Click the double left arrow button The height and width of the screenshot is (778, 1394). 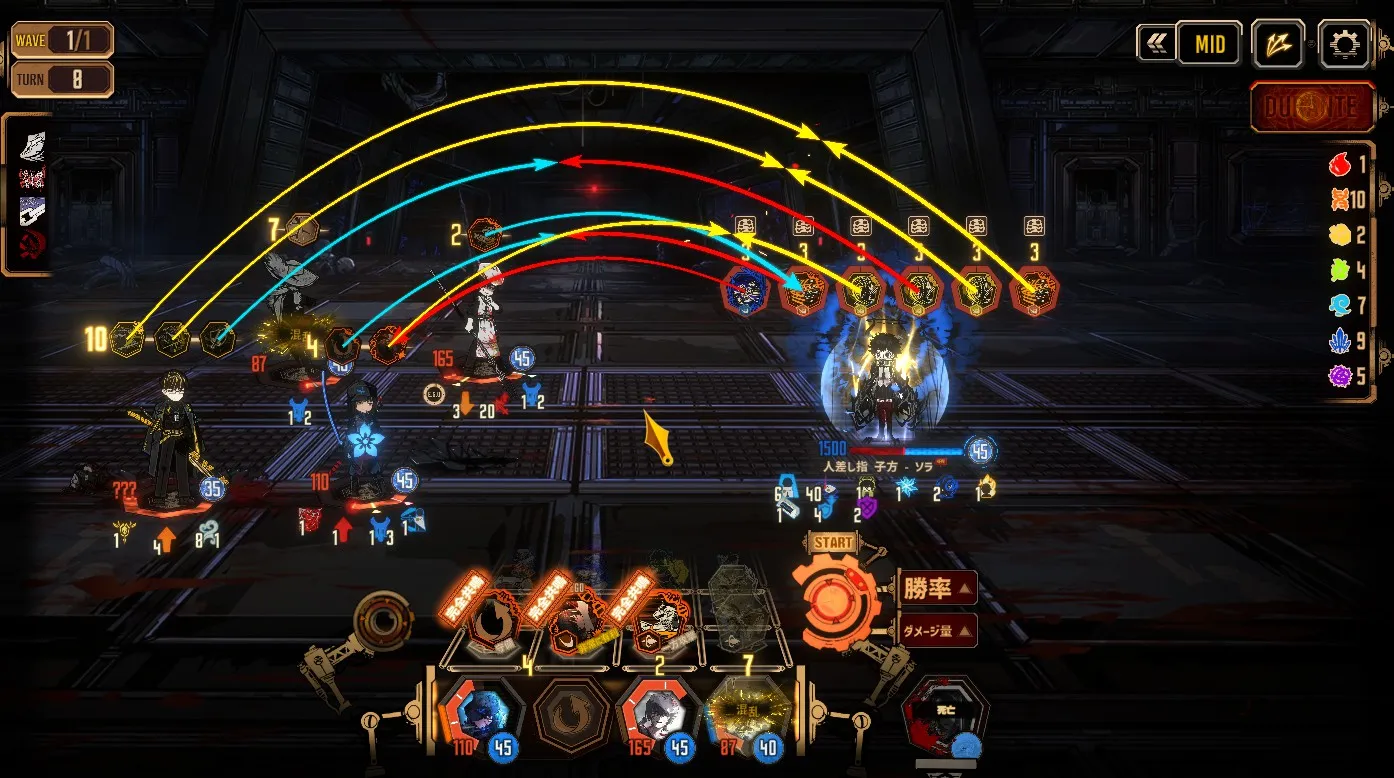click(1156, 43)
